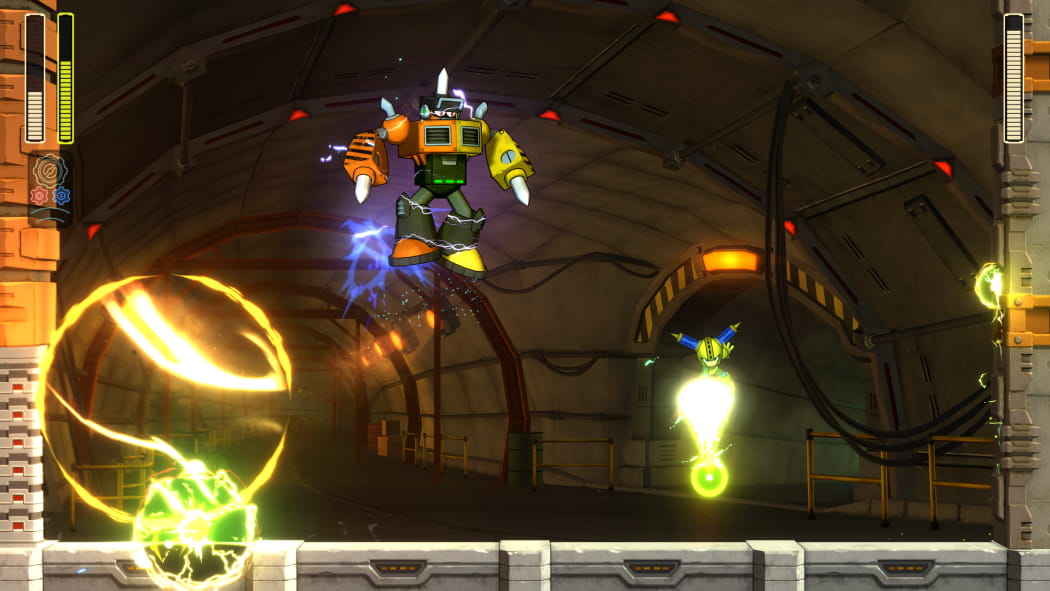Screen dimensions: 1050x591
Task: Activate the red Power Gear icon
Action: tap(39, 196)
